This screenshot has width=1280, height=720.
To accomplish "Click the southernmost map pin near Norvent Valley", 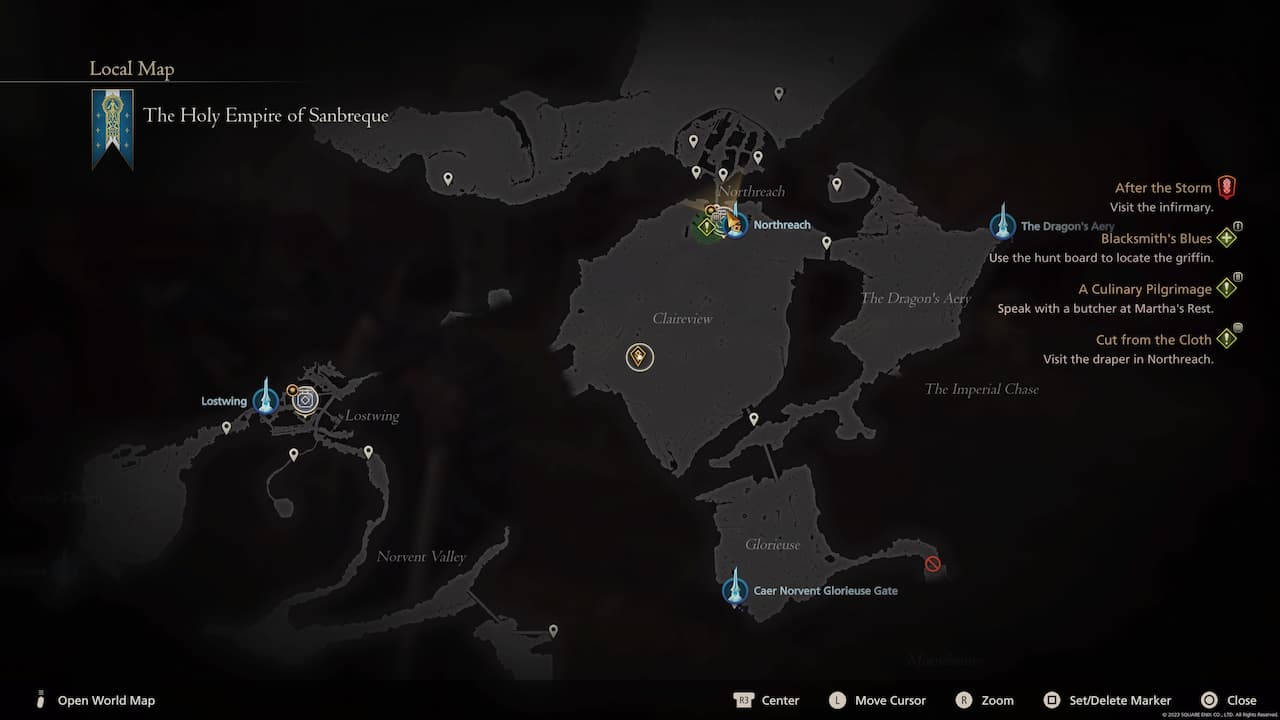I will tap(553, 630).
